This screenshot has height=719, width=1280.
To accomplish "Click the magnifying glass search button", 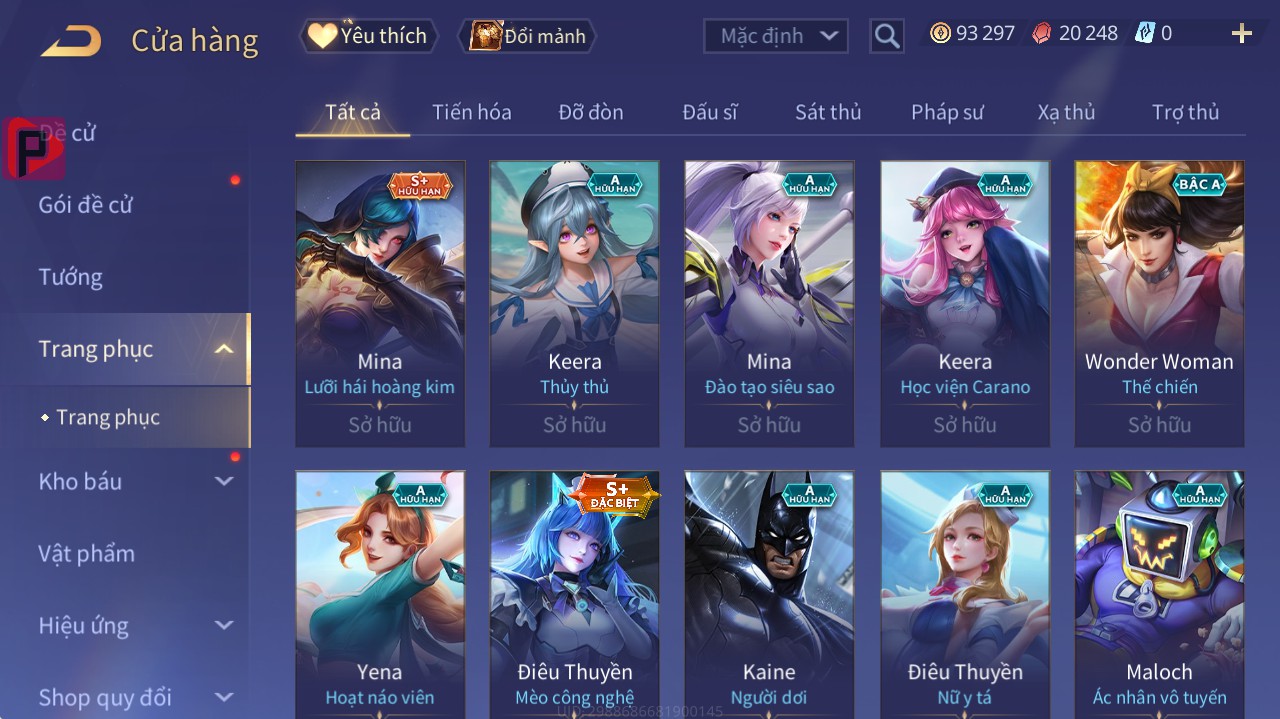I will coord(886,37).
